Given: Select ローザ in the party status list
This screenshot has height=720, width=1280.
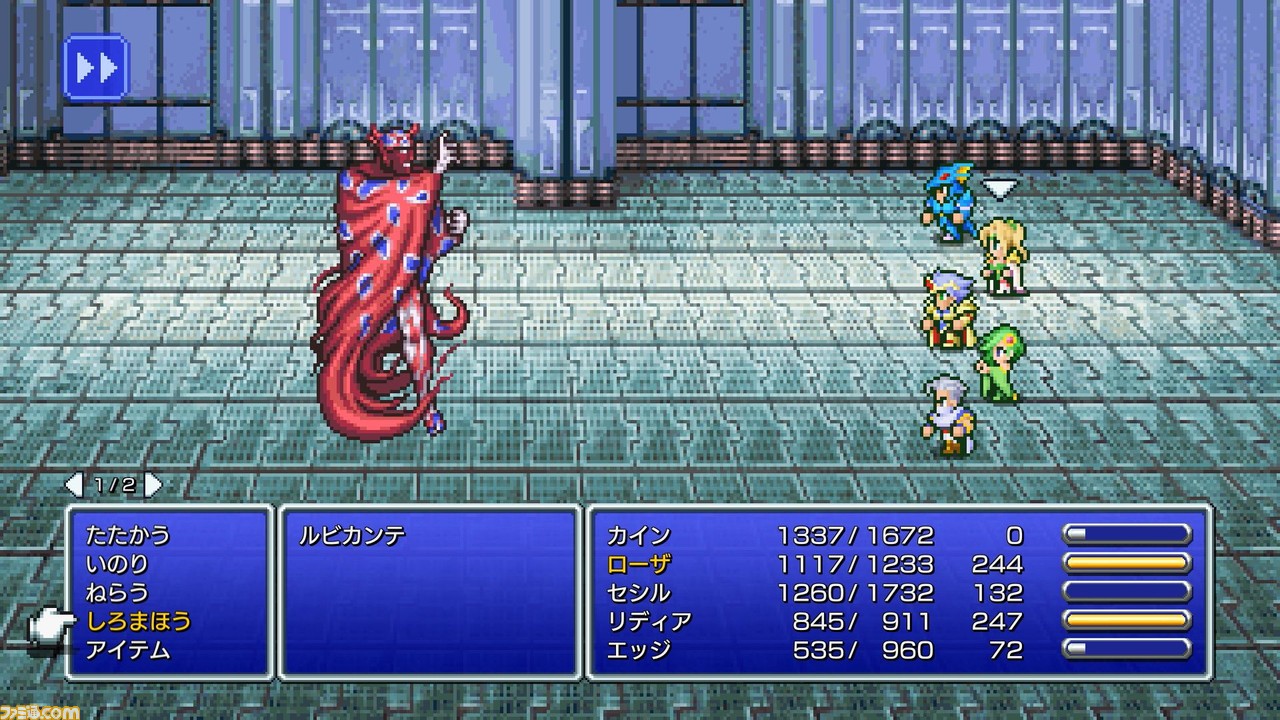Looking at the screenshot, I should tap(639, 564).
